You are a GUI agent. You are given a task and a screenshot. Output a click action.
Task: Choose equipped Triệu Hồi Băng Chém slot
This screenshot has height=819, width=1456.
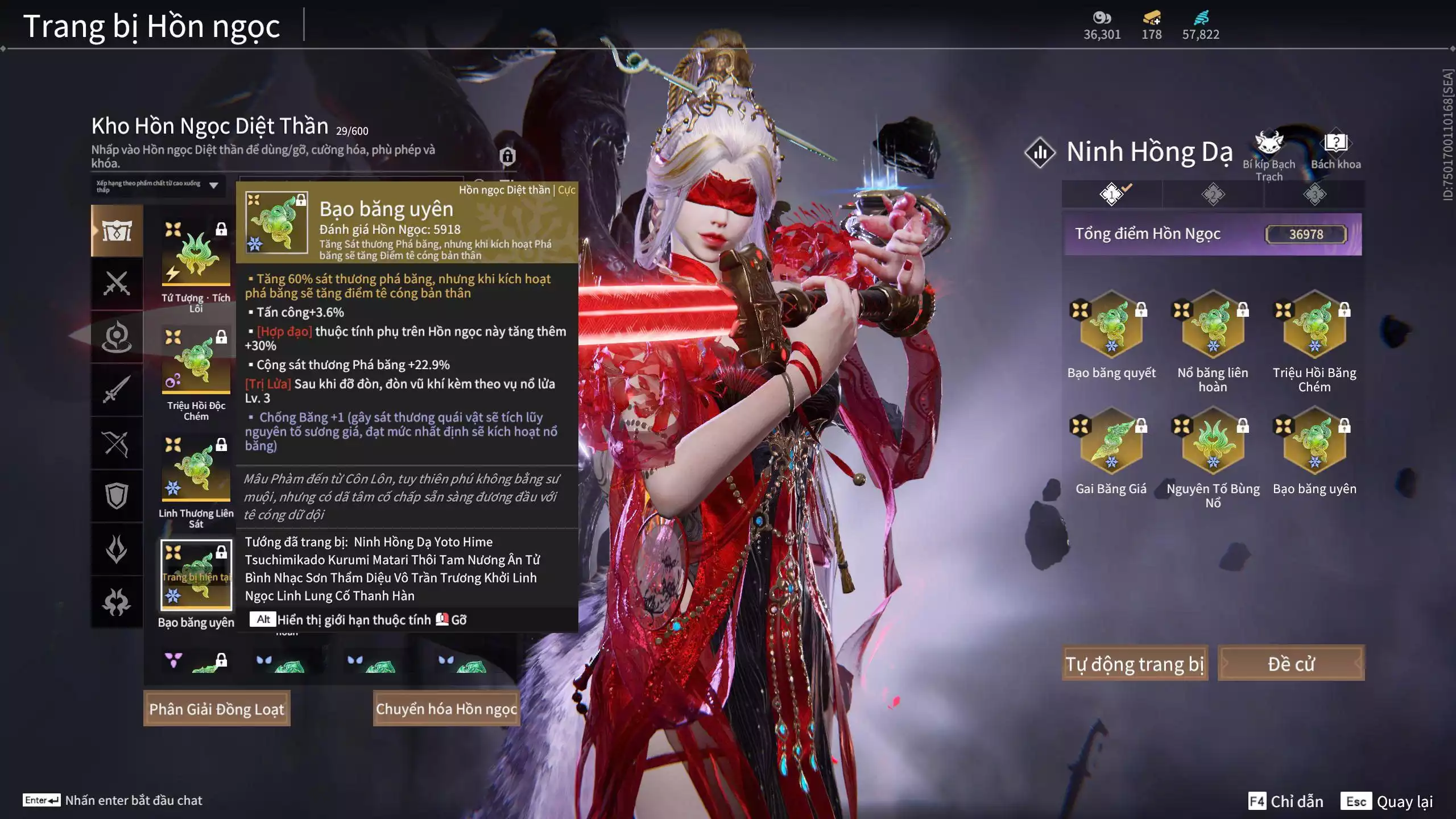pos(1314,325)
